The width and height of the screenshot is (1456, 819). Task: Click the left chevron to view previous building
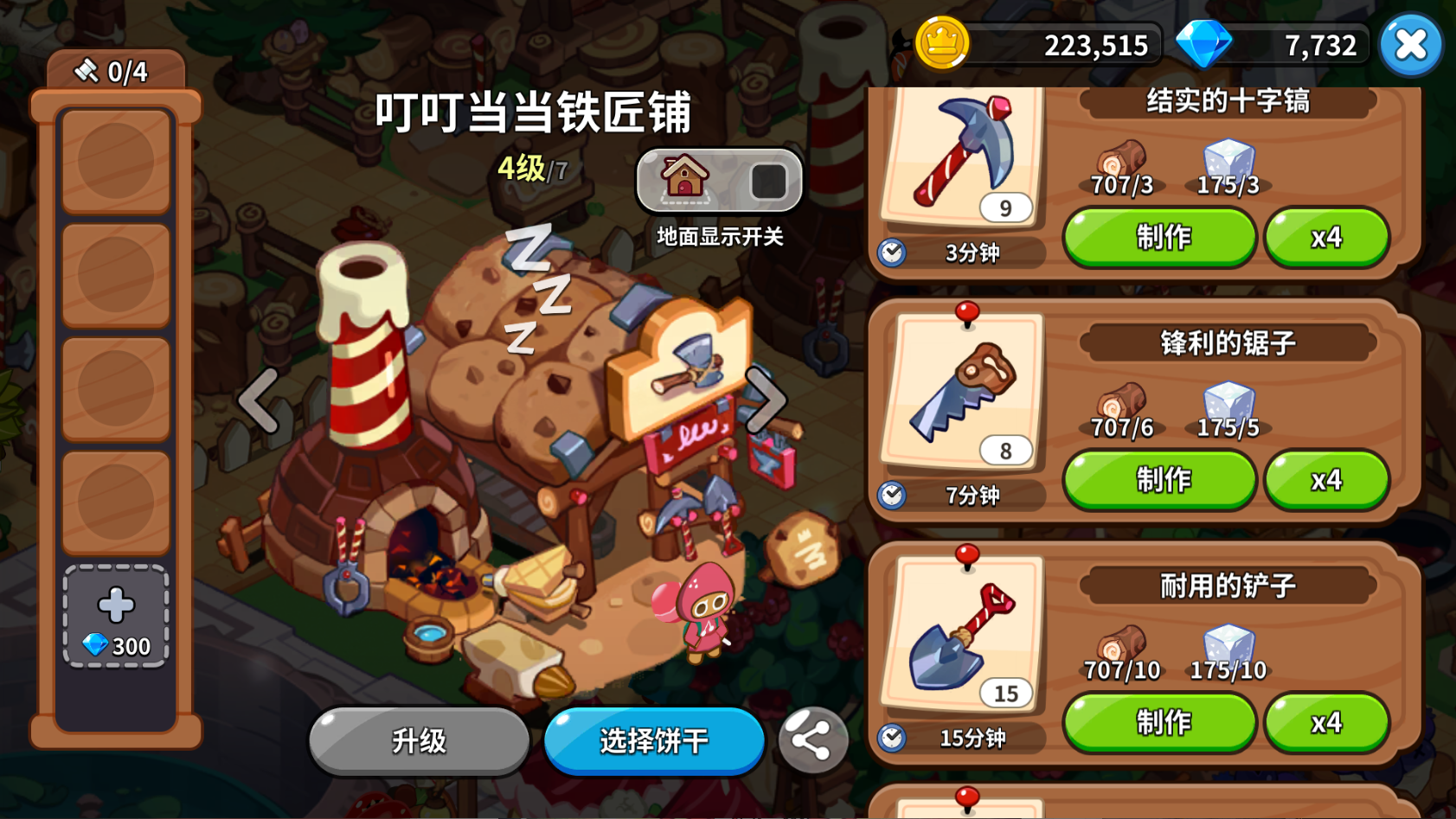tap(257, 400)
